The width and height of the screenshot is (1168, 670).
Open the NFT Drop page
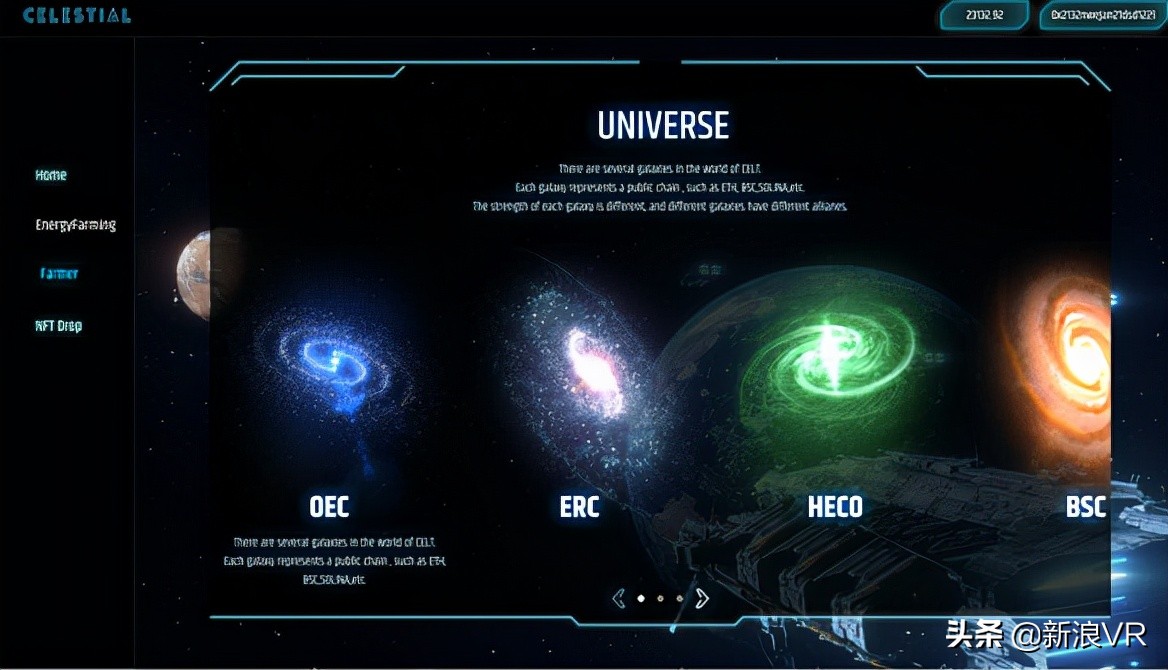tap(59, 326)
